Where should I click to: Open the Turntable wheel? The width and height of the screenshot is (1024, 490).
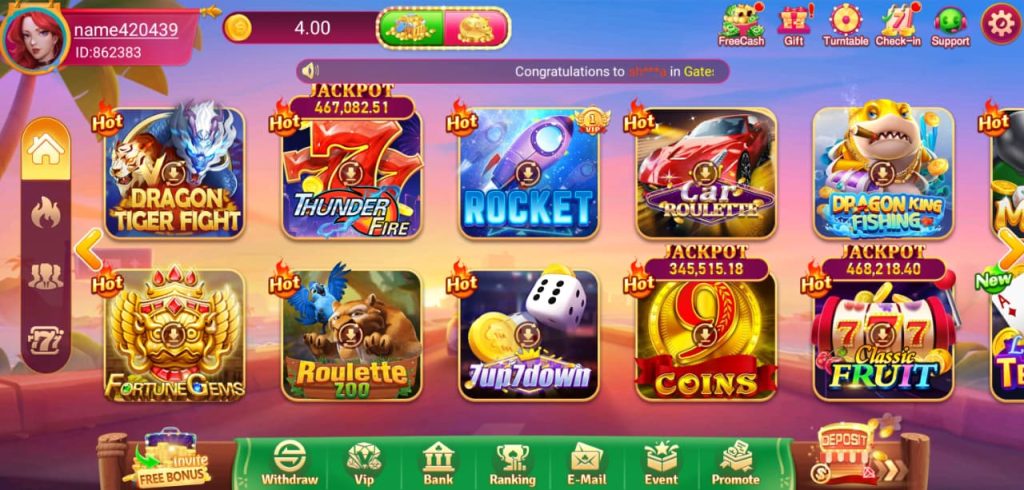[x=845, y=26]
